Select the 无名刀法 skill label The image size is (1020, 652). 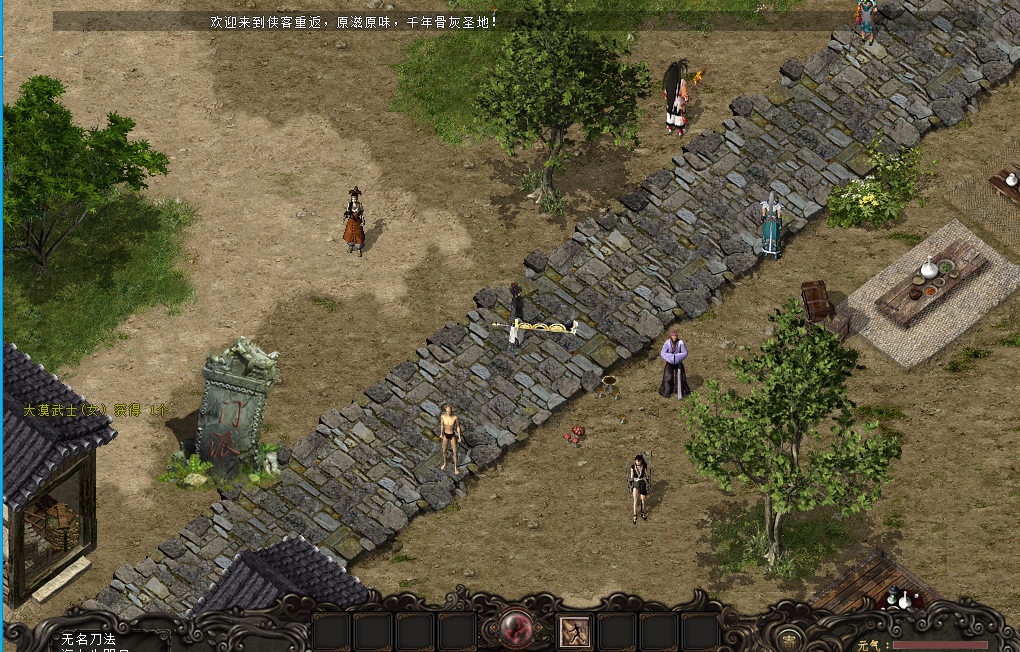click(89, 638)
